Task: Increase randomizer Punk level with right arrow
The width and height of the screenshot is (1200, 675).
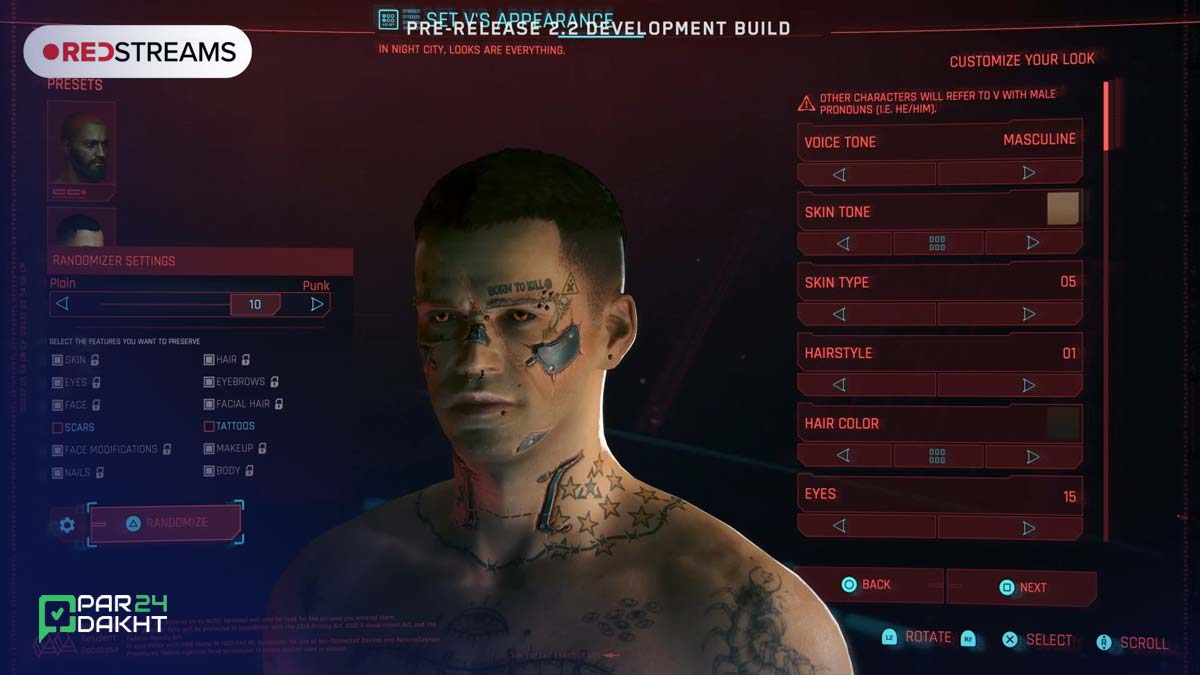Action: tap(317, 304)
